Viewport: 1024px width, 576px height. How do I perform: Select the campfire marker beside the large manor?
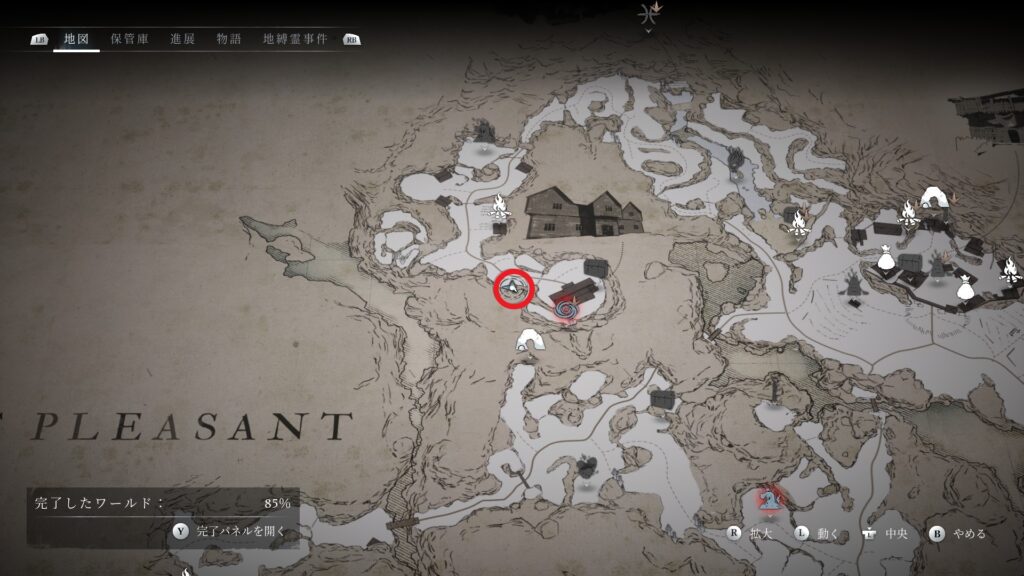click(x=498, y=207)
